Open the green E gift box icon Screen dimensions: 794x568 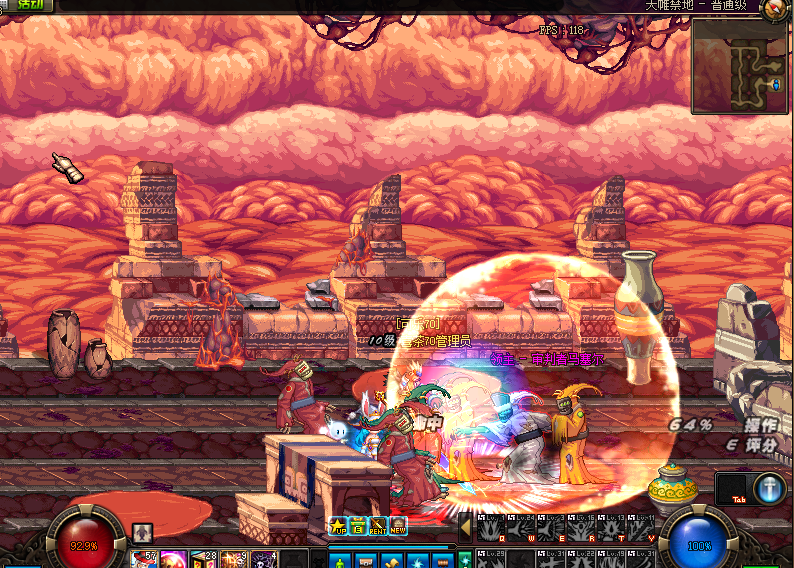[x=358, y=526]
